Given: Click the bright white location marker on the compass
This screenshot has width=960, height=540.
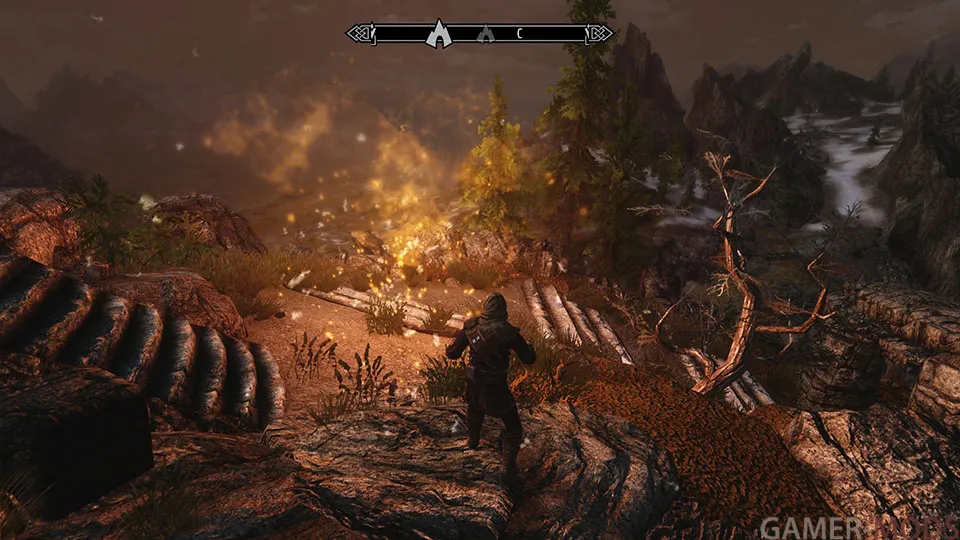Looking at the screenshot, I should pos(437,34).
